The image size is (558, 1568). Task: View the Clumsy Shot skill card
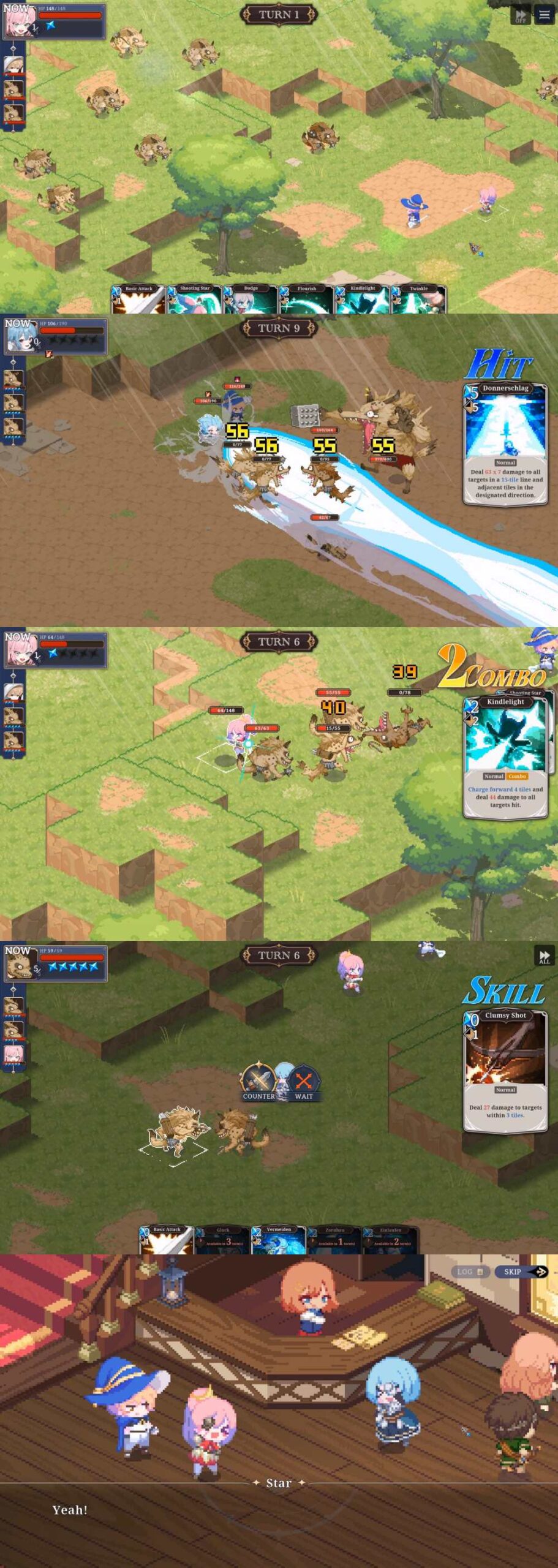click(x=505, y=1071)
